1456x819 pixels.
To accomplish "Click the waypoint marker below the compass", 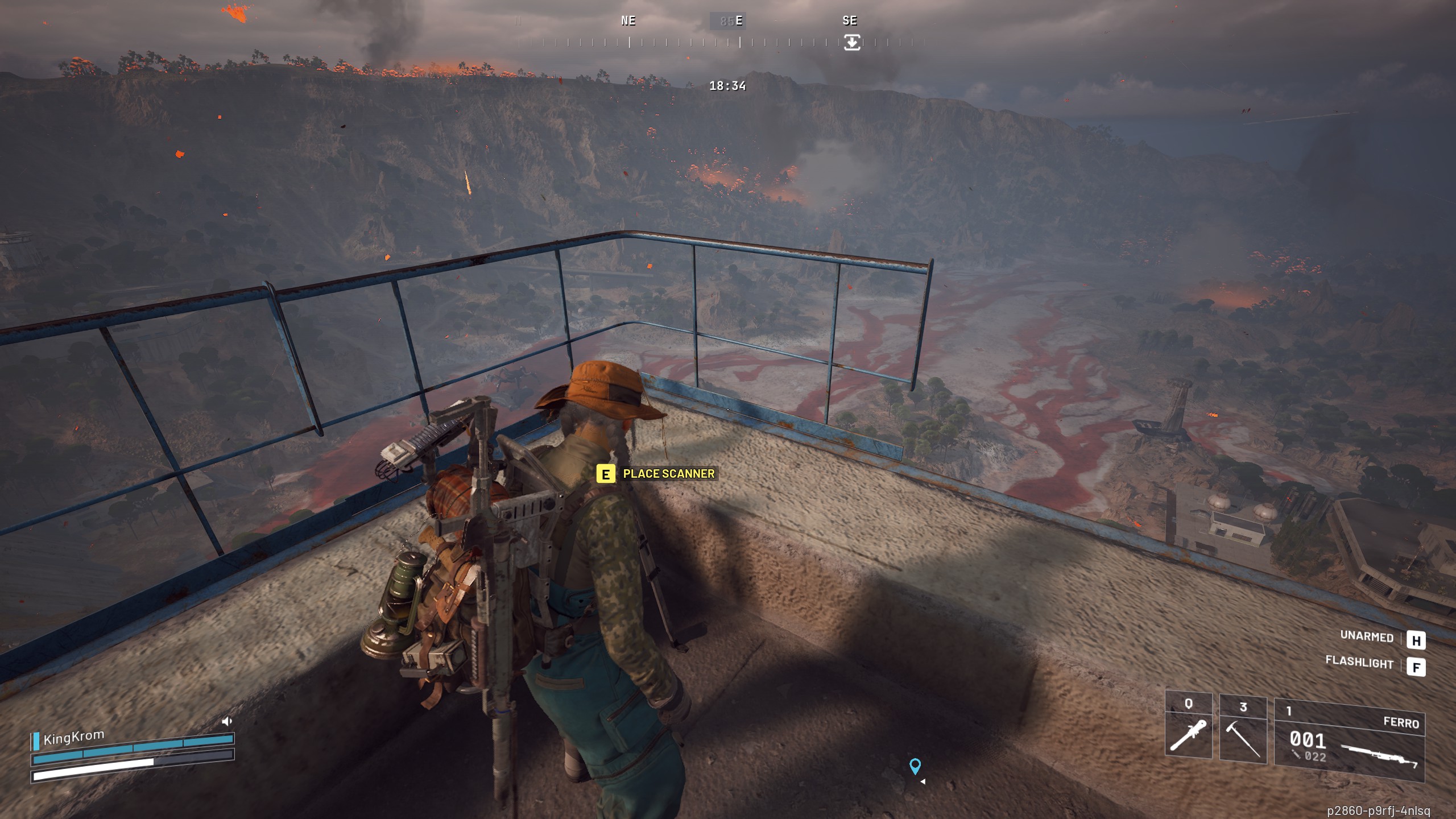I will point(852,42).
